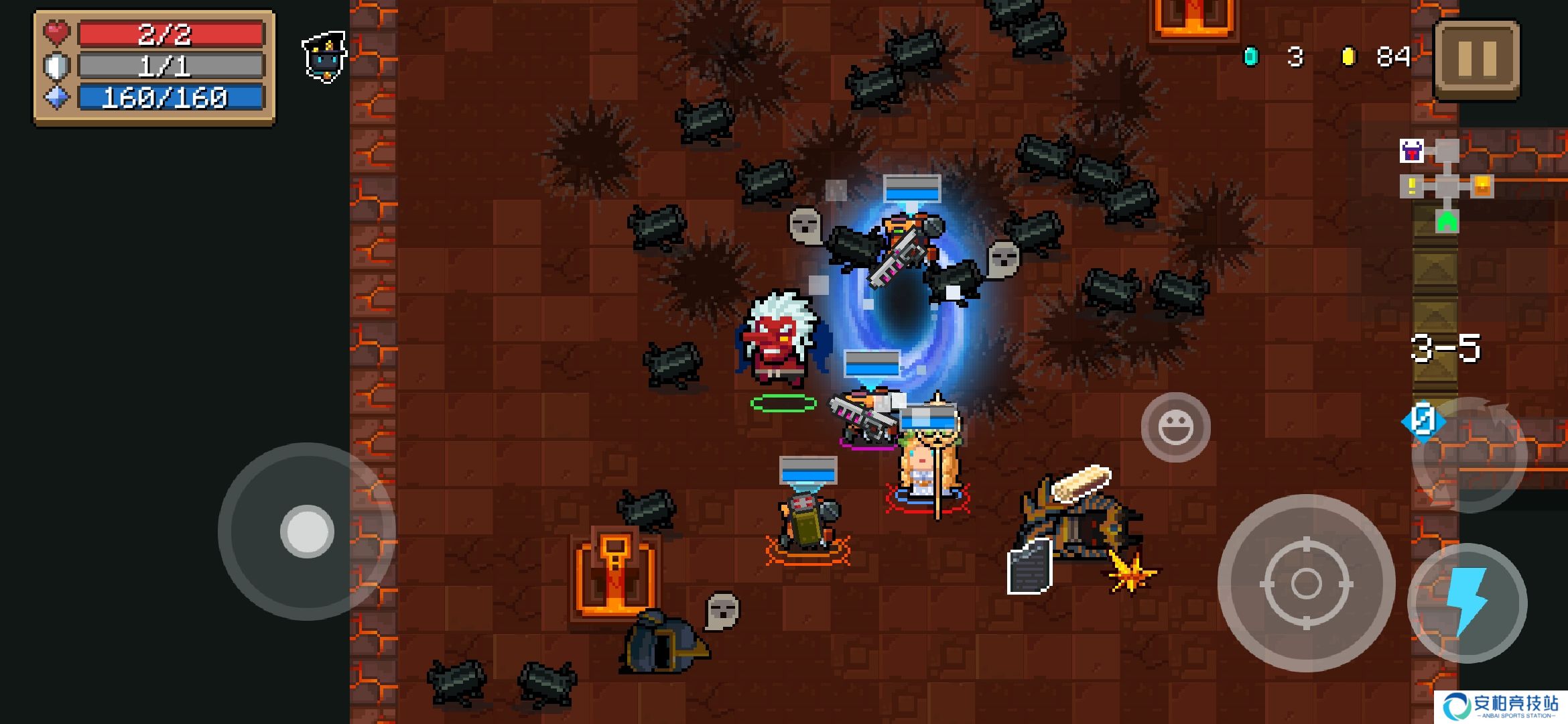1568x724 pixels.
Task: Tap the crosshair attack button
Action: (x=1306, y=583)
